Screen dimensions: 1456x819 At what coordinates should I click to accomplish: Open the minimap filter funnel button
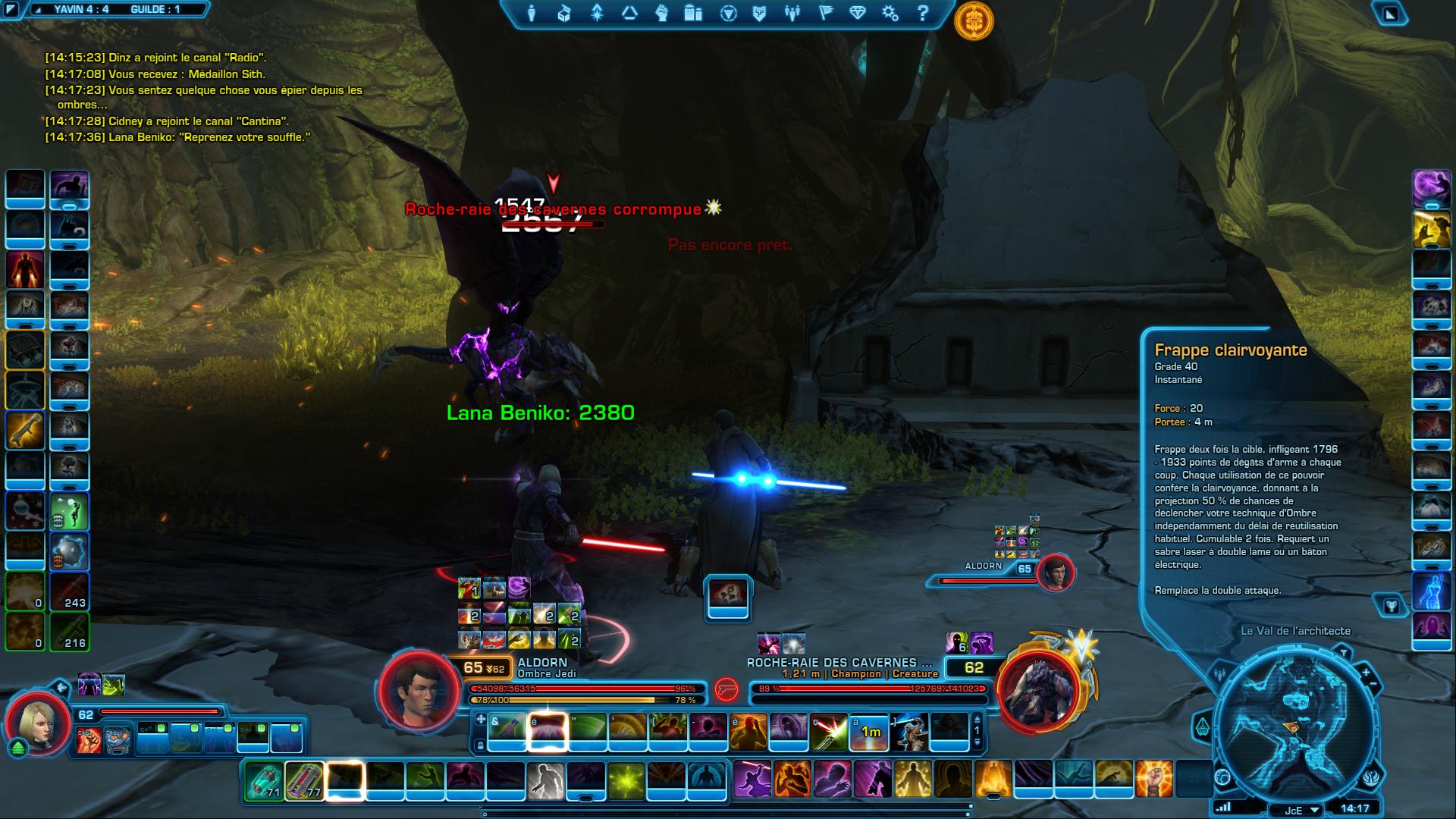point(1344,653)
